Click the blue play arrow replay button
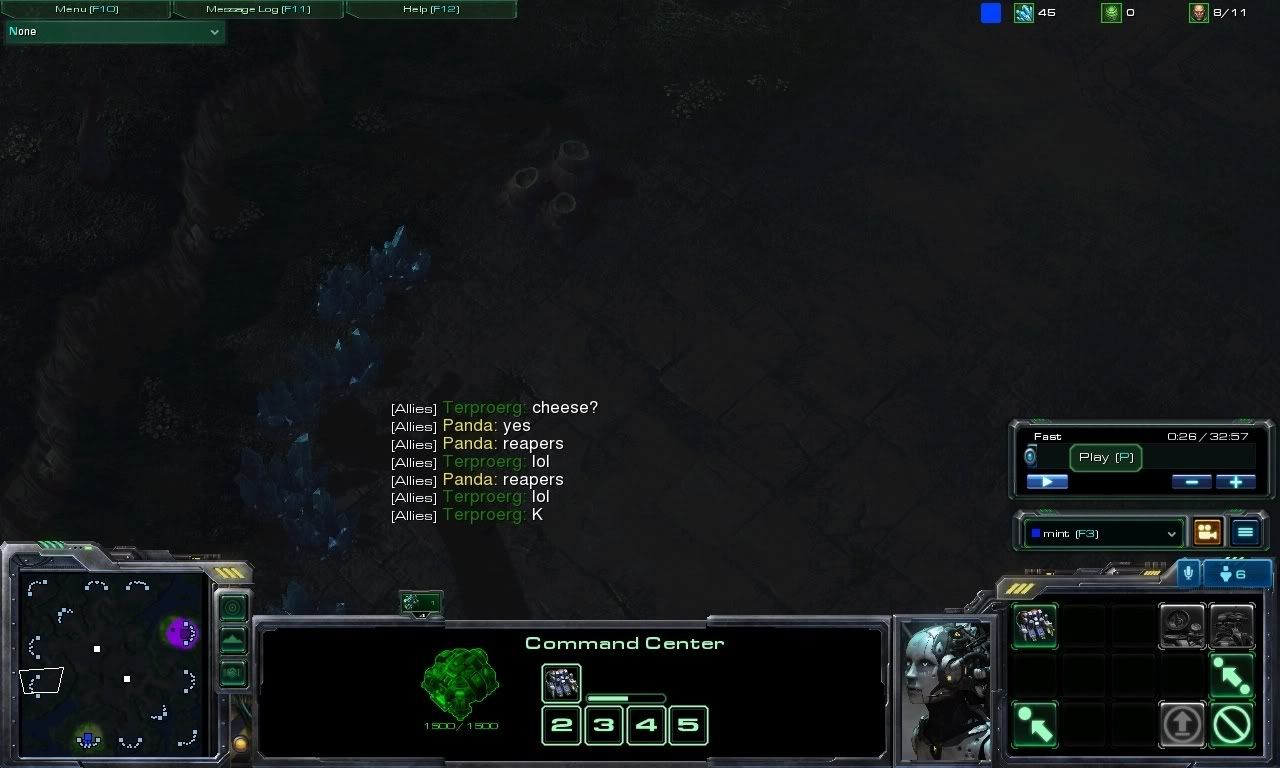 pyautogui.click(x=1047, y=482)
